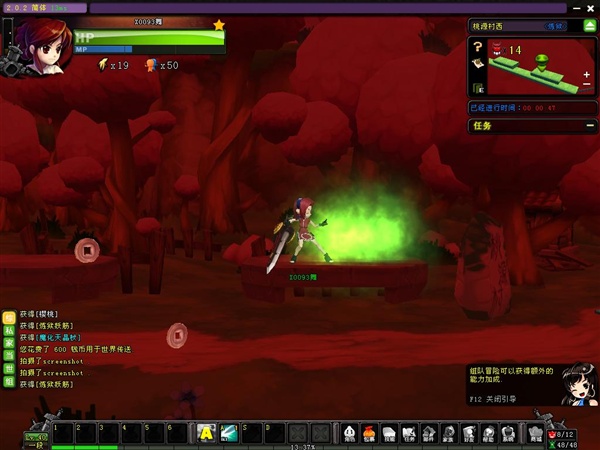Open the 角色 character menu
This screenshot has height=450, width=600.
click(x=350, y=432)
